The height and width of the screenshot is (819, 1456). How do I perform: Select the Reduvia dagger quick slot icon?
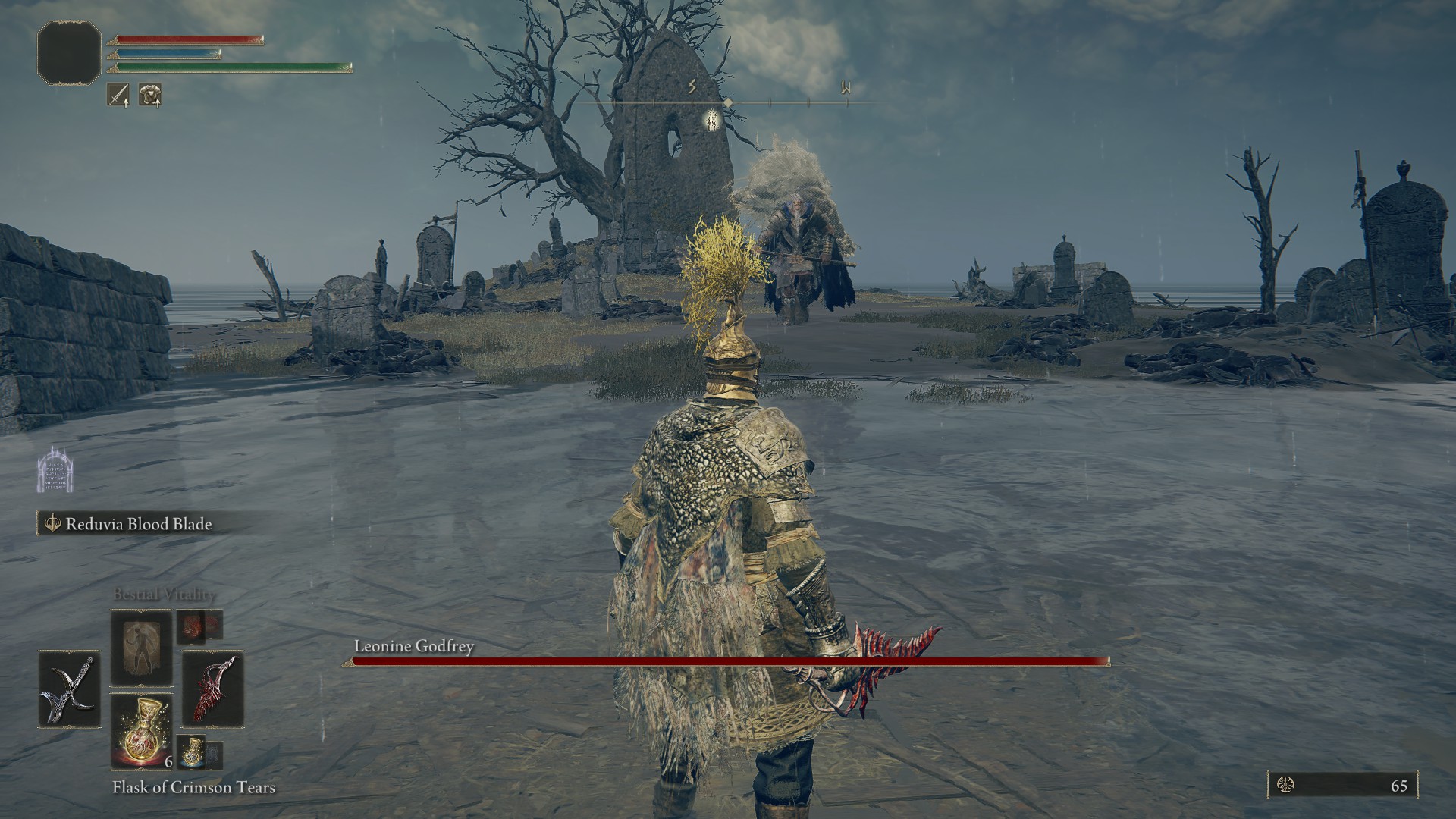pyautogui.click(x=214, y=690)
